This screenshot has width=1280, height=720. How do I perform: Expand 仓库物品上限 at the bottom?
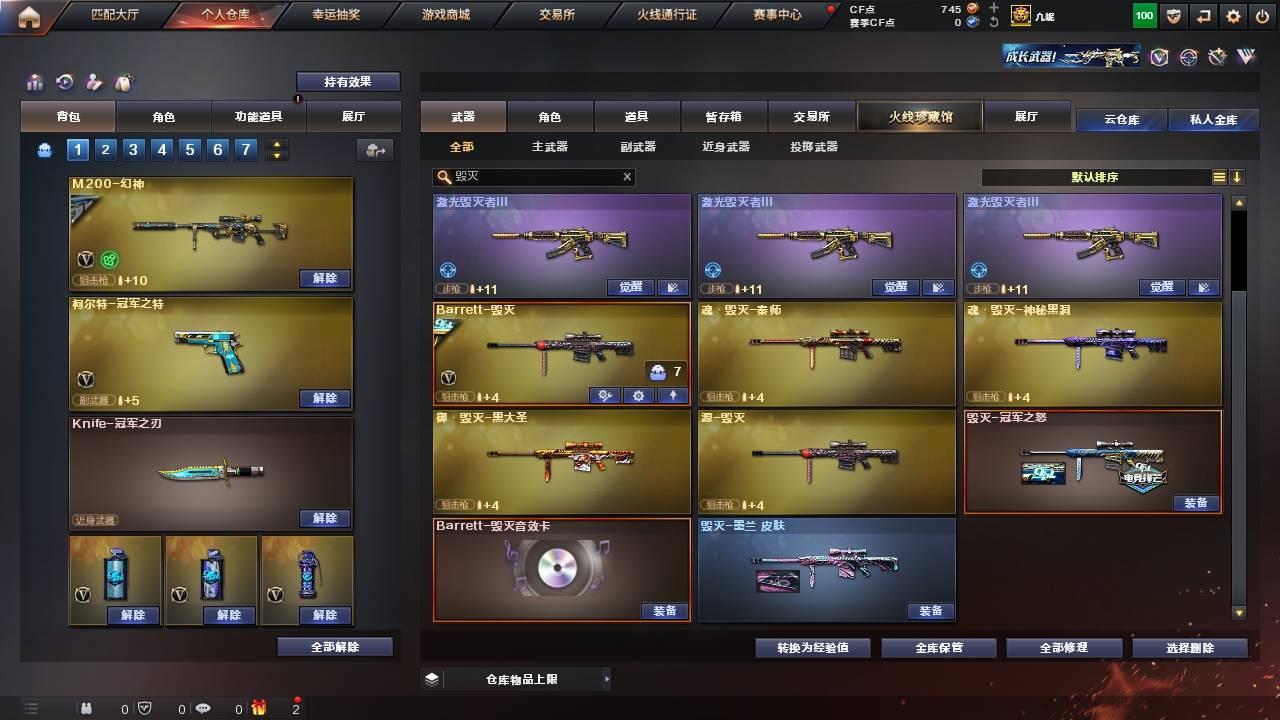520,677
